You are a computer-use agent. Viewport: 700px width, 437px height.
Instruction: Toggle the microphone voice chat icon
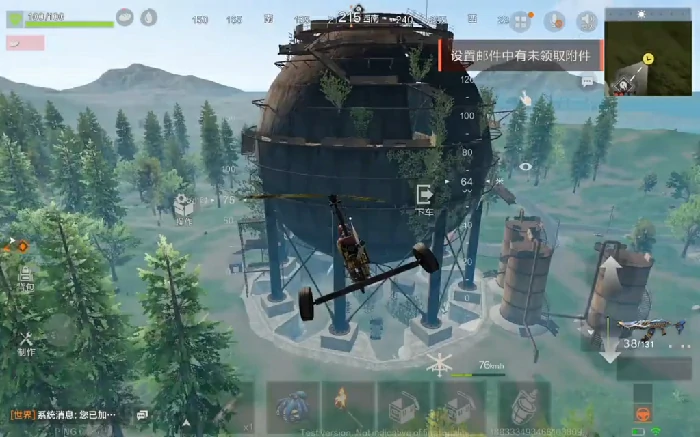click(553, 20)
